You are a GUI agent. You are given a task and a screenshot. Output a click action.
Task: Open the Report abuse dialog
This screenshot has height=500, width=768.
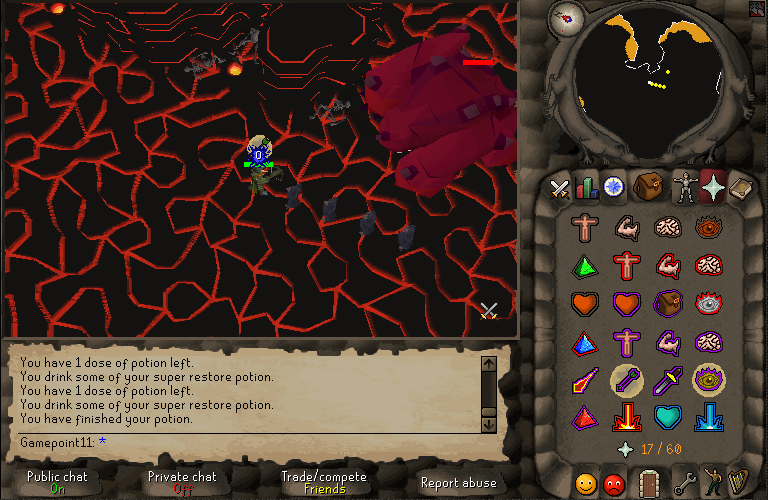pyautogui.click(x=458, y=482)
